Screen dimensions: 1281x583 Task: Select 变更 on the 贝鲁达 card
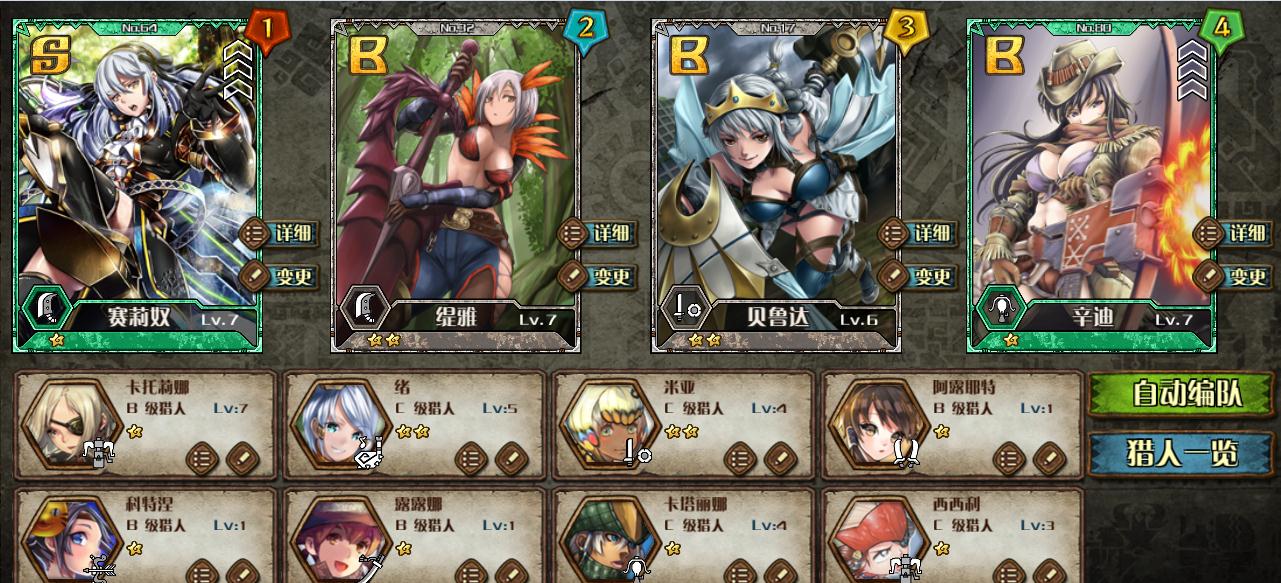pos(918,276)
